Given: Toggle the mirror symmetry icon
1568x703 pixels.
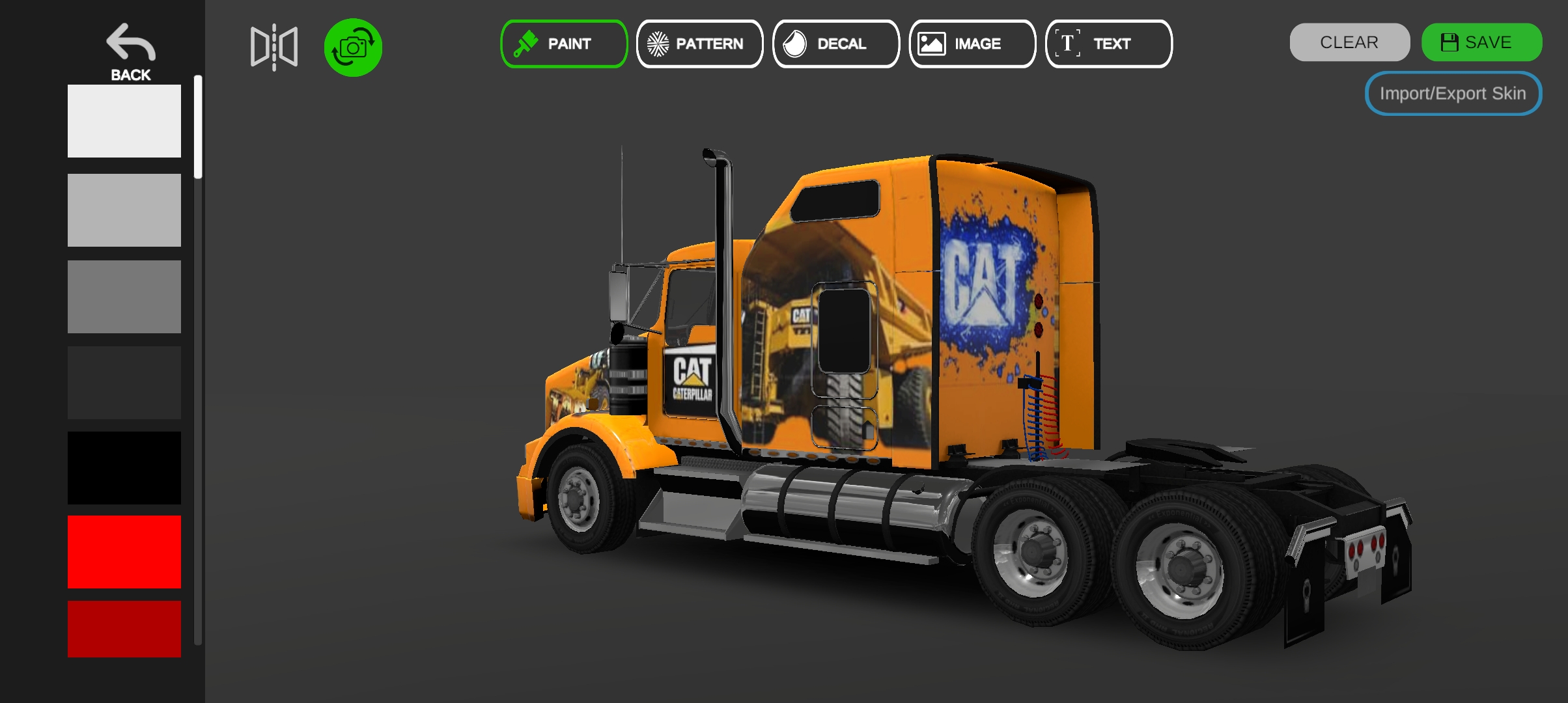Looking at the screenshot, I should (274, 47).
